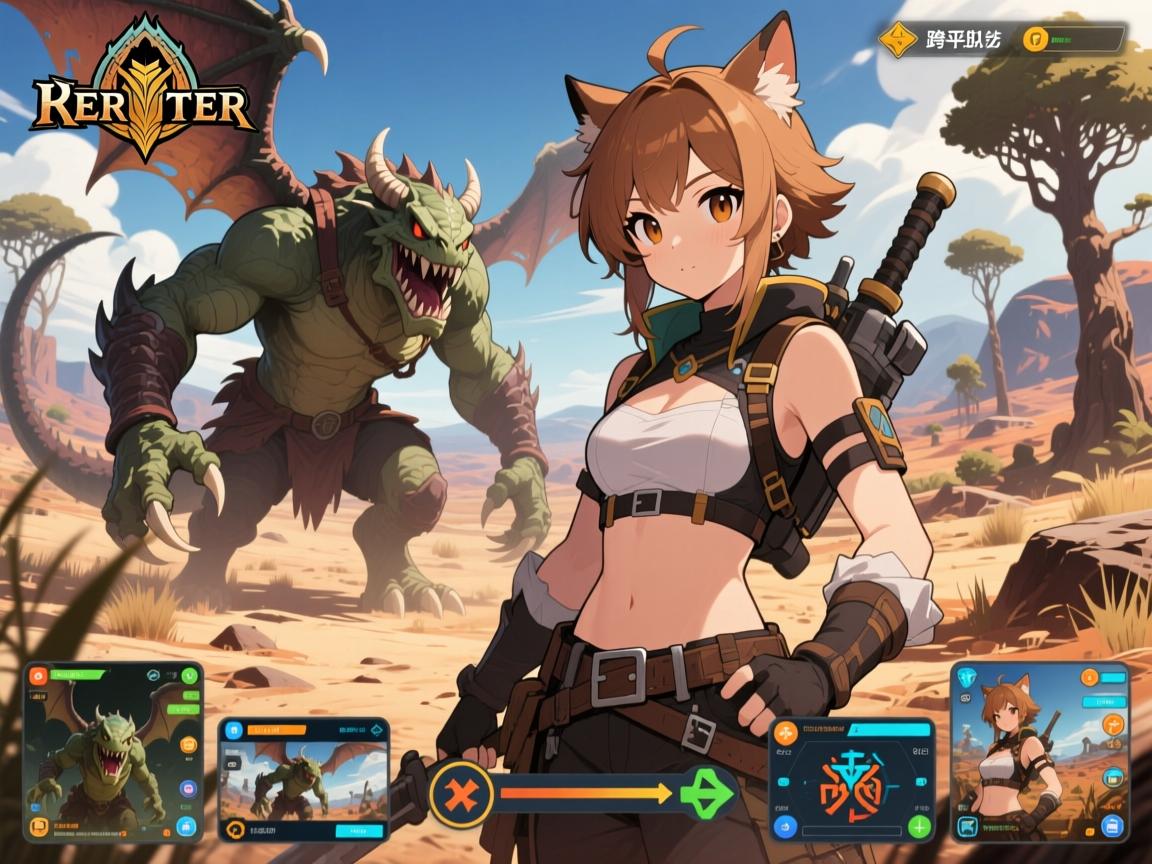This screenshot has width=1152, height=864.
Task: Click the blue square icon on dragon preview card
Action: coord(235,729)
